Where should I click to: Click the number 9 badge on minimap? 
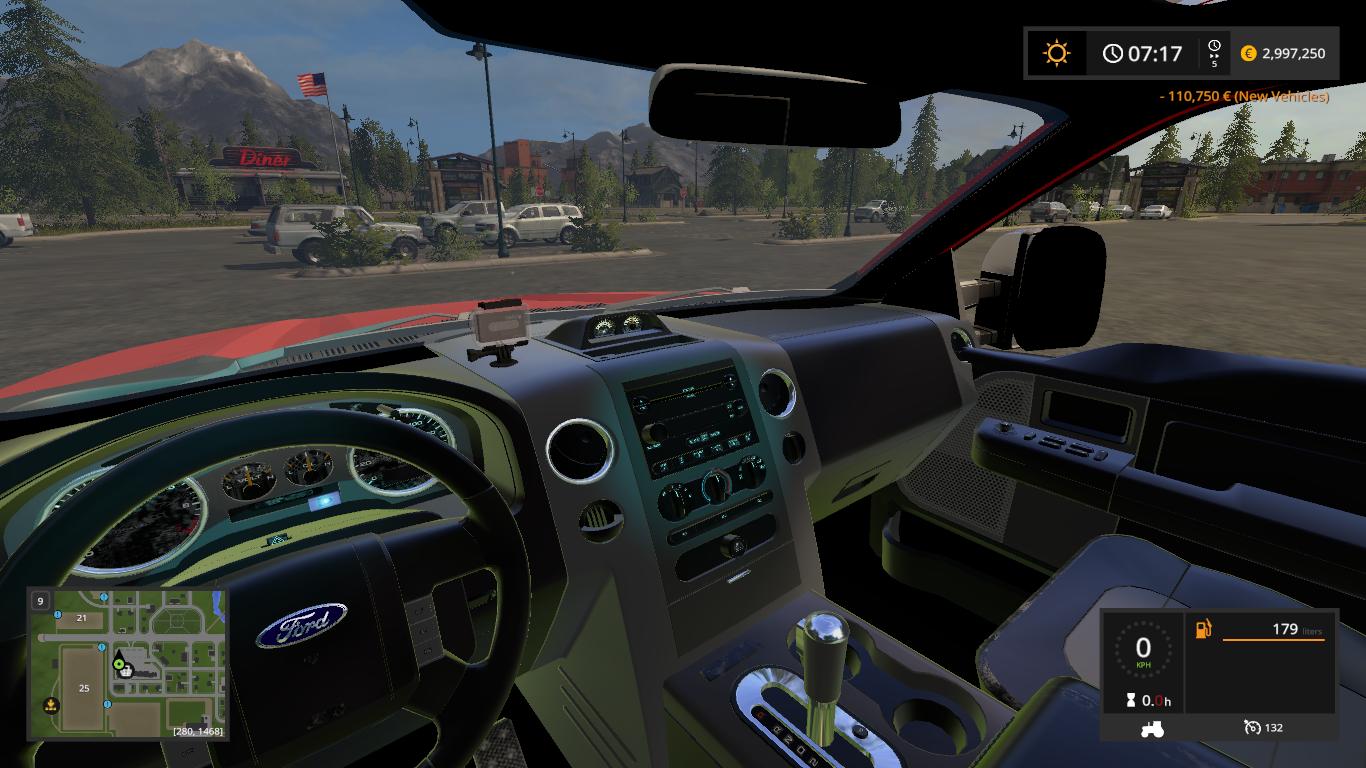40,601
